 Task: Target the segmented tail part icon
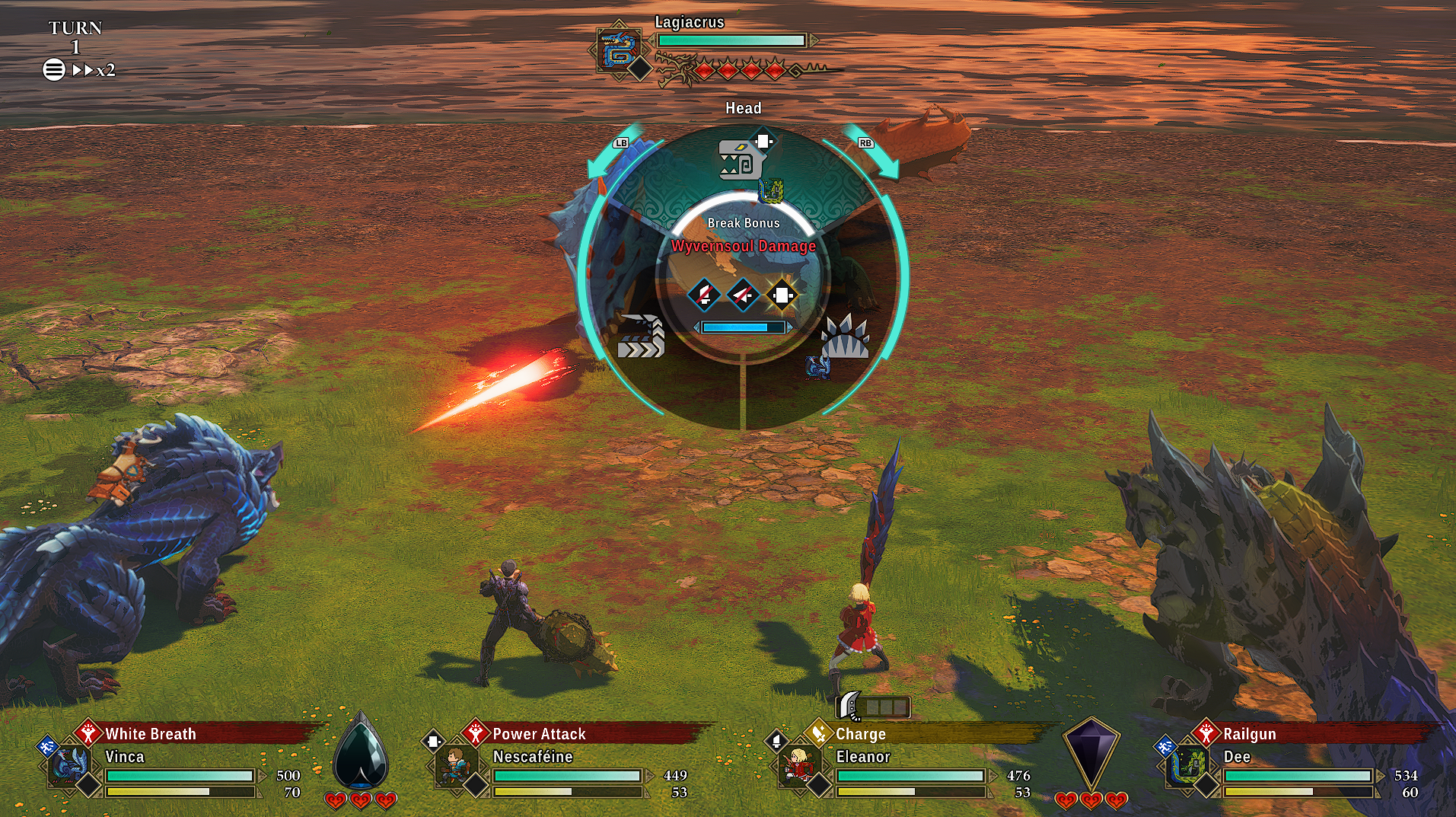click(641, 337)
